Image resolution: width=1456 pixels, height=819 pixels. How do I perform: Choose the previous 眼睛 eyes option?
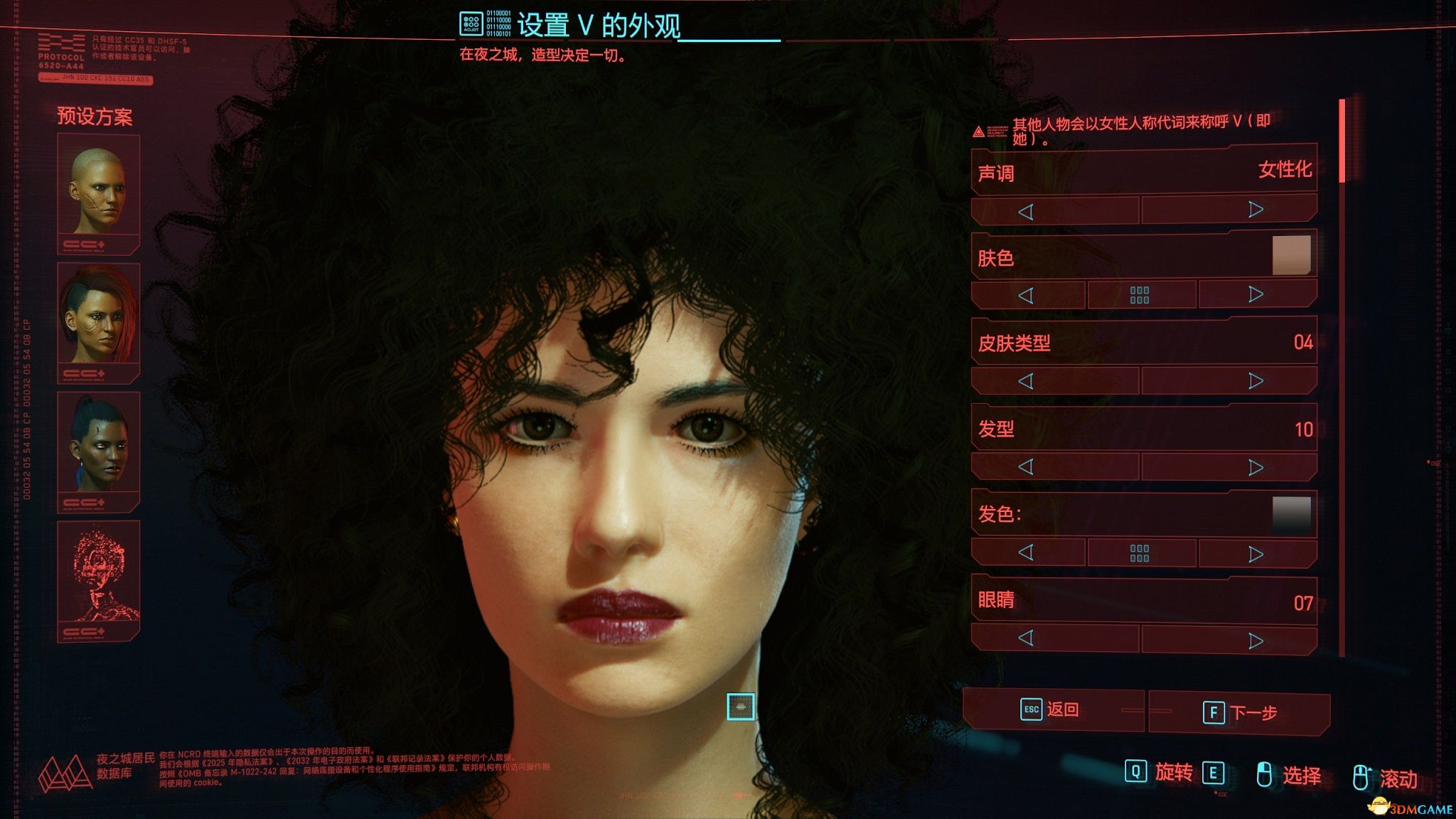click(1025, 638)
